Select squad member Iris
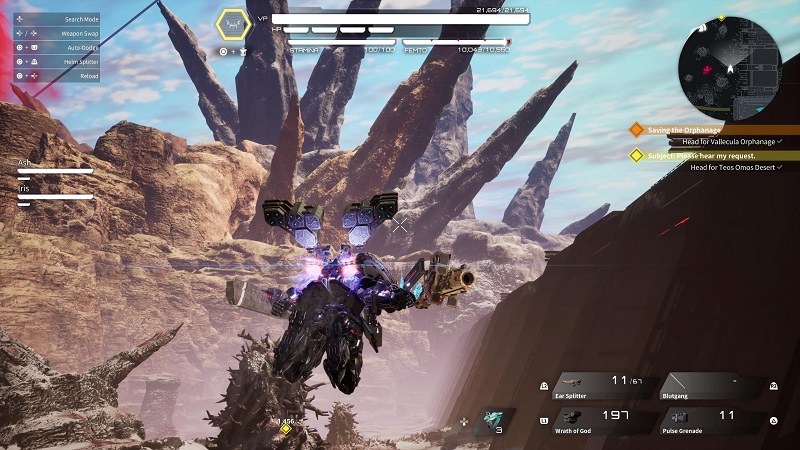800x450 pixels. [x=55, y=191]
